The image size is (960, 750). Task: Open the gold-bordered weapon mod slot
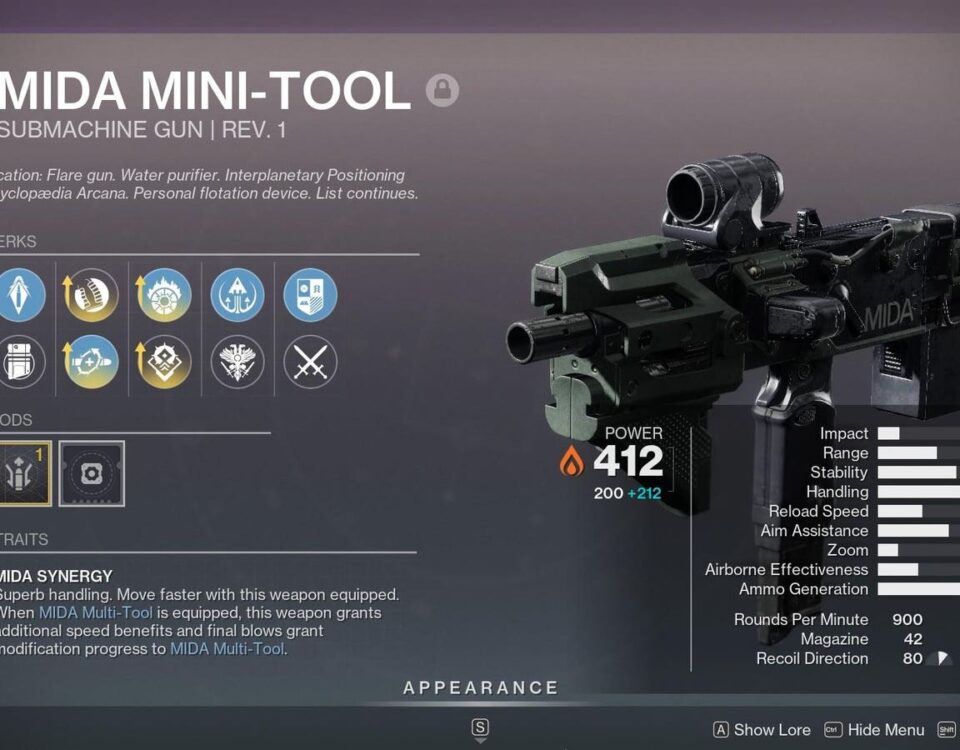click(20, 473)
